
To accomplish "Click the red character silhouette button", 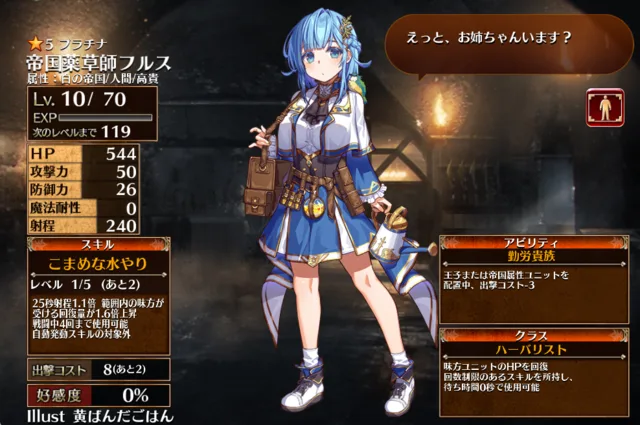I will [x=605, y=106].
